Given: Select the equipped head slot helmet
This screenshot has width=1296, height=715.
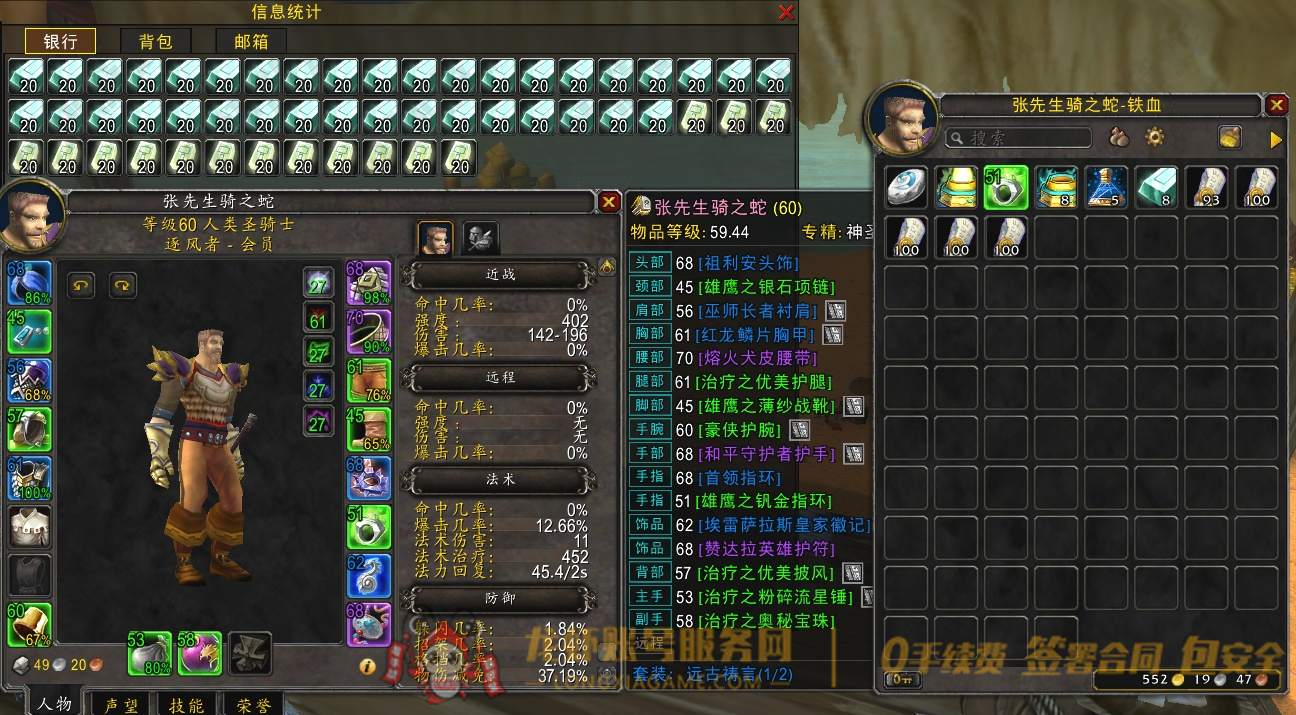Looking at the screenshot, I should (x=30, y=284).
